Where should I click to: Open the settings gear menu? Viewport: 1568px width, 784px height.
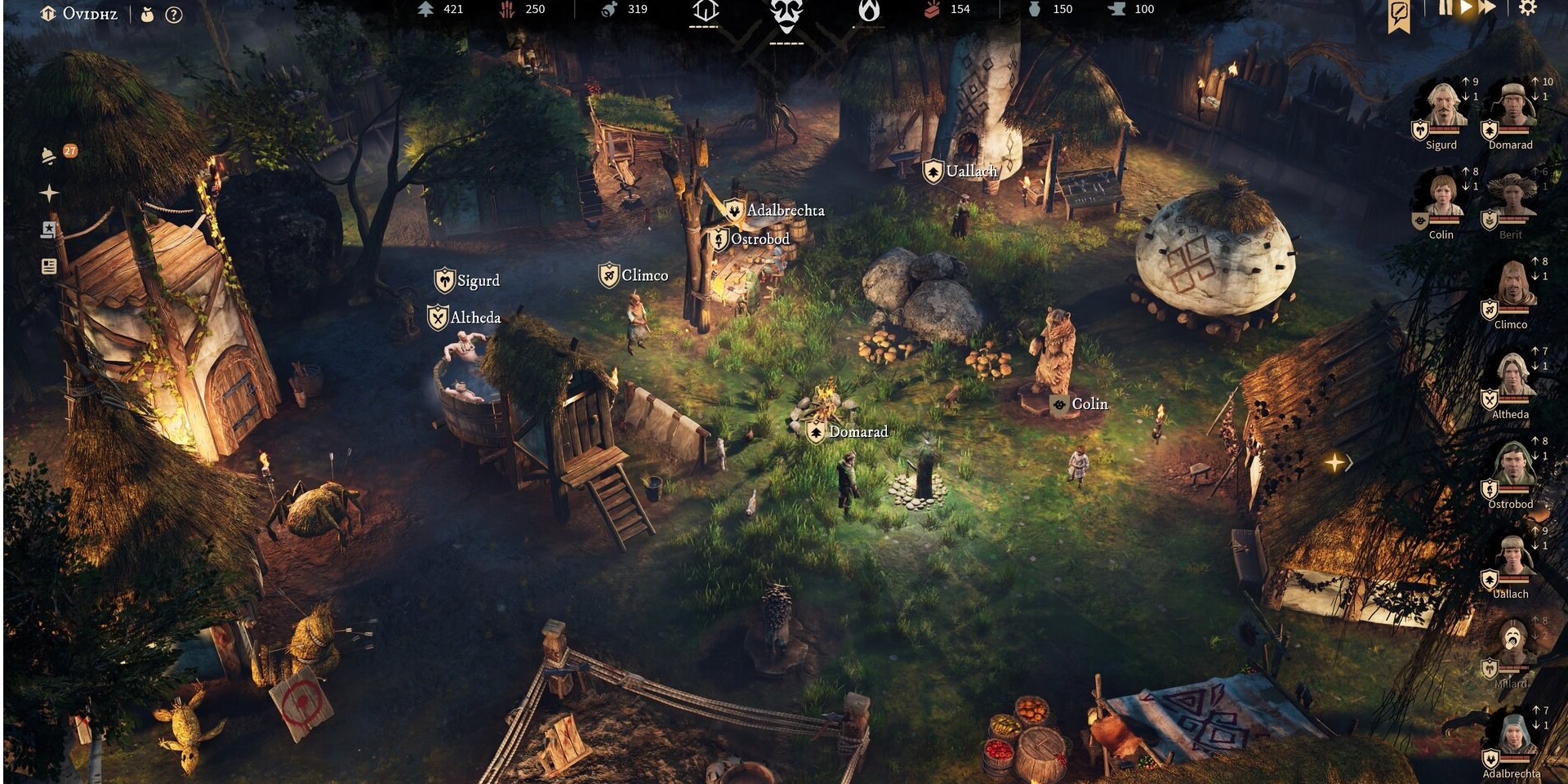(x=1527, y=8)
